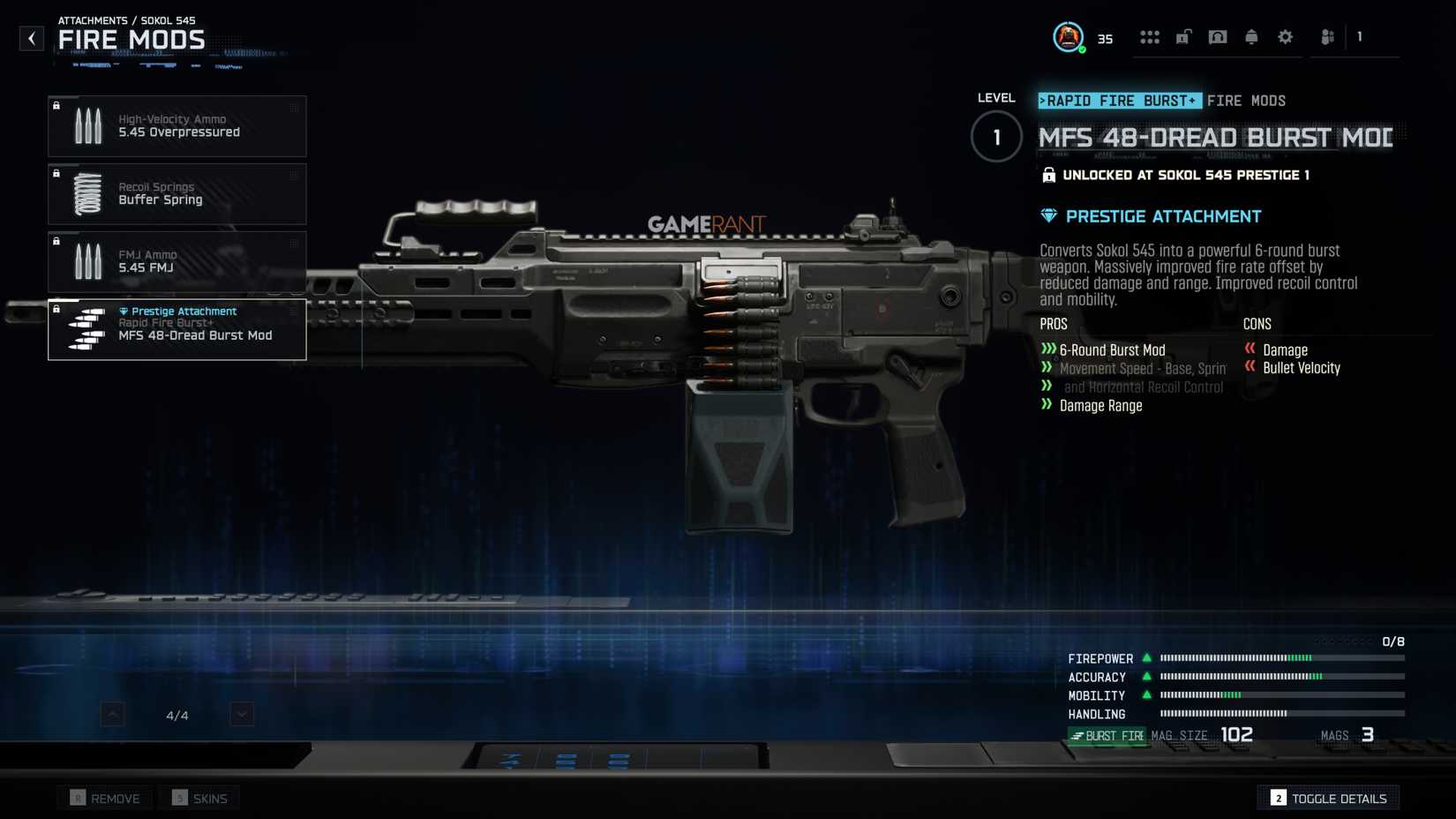
Task: Open SKINS for the Sokol 545
Action: click(x=199, y=797)
